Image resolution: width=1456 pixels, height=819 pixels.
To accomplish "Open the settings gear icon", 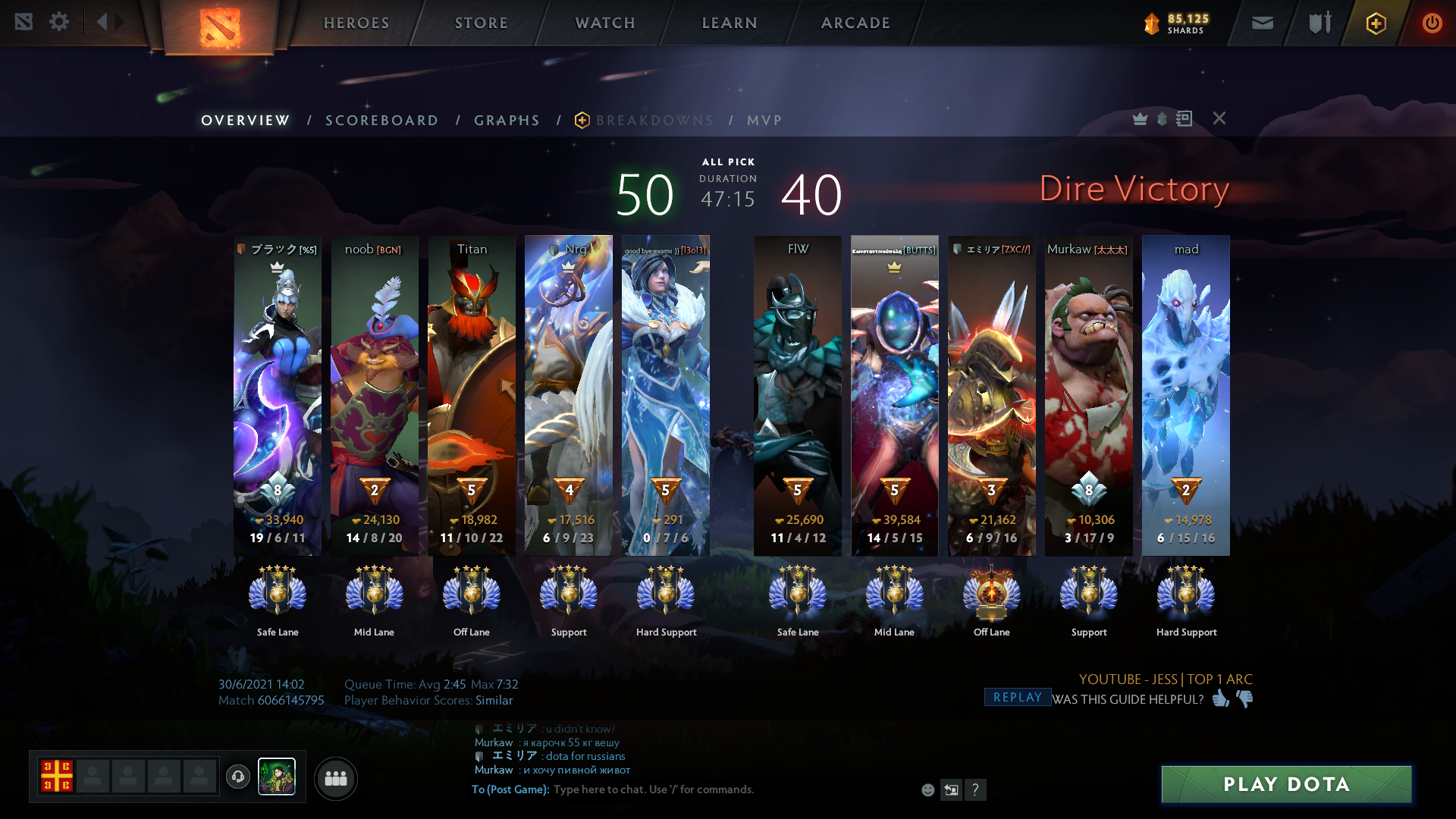I will (x=59, y=22).
